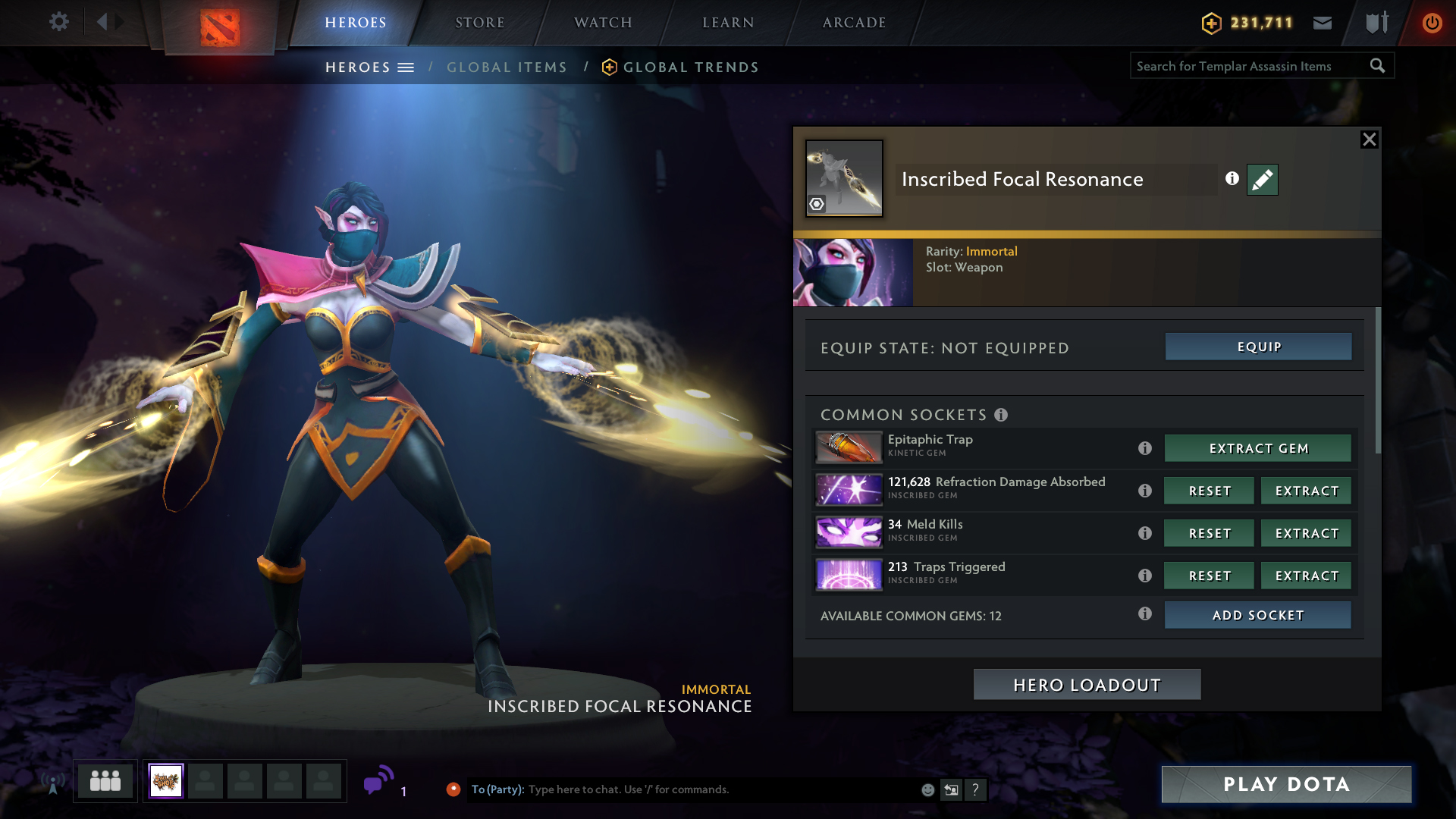Open the Watch tab

(603, 23)
